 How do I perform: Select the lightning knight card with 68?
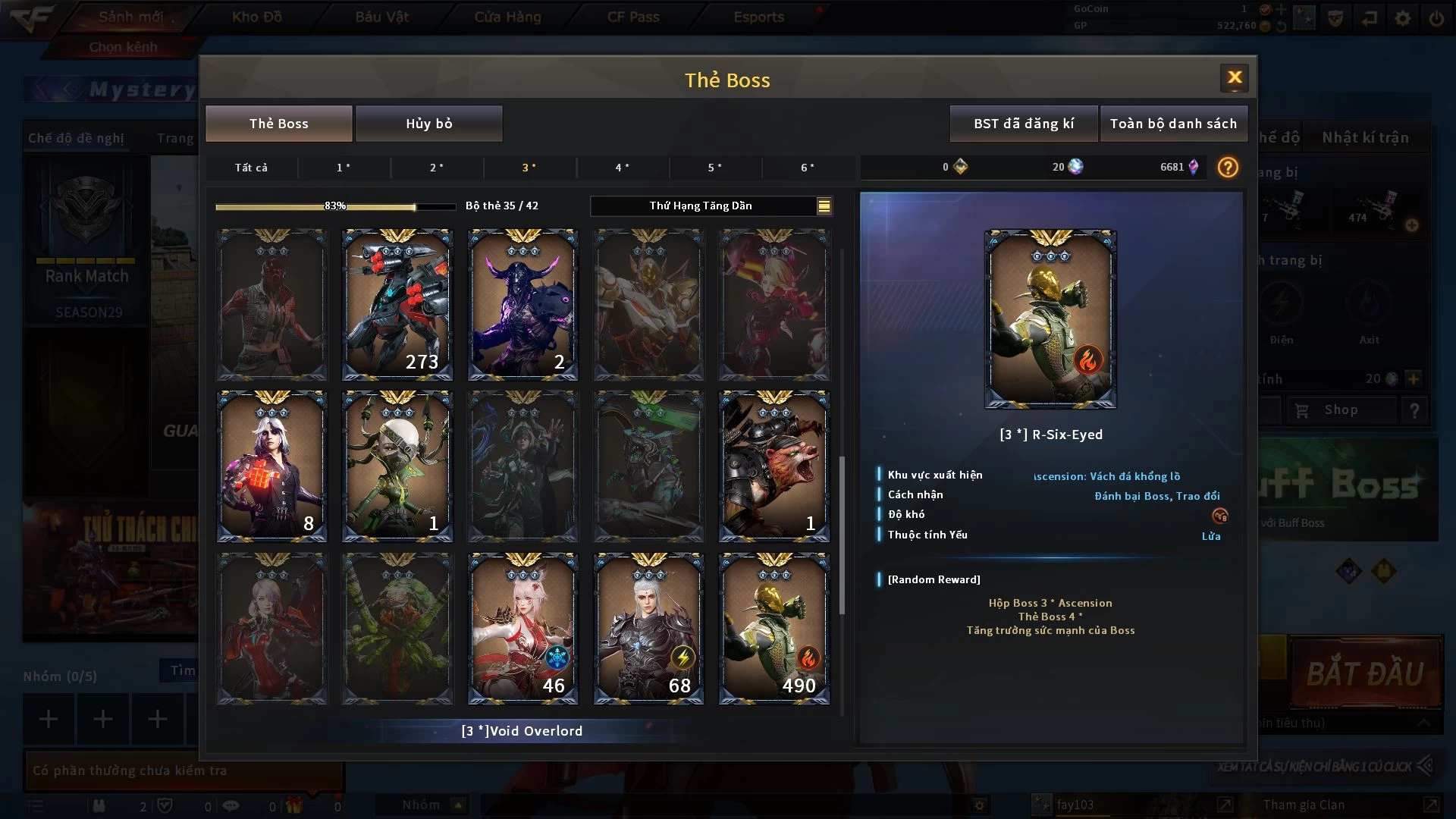(x=648, y=629)
